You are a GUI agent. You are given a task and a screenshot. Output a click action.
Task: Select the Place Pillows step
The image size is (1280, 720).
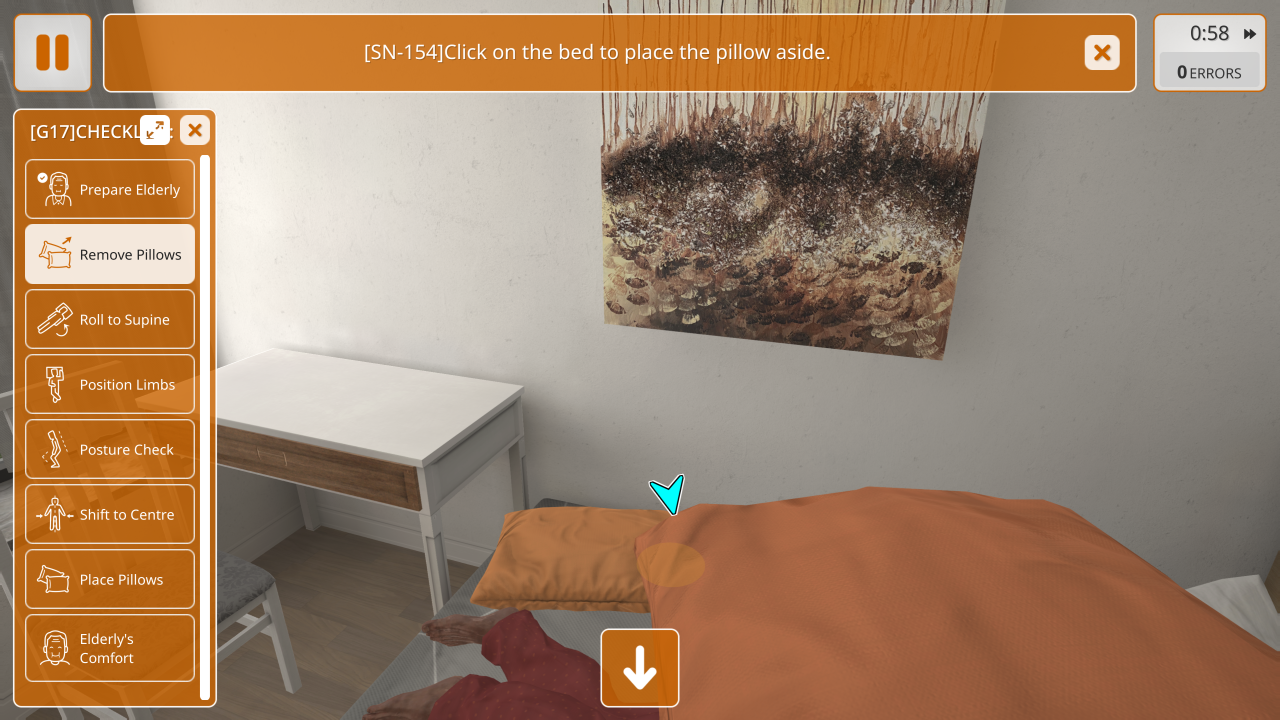click(110, 579)
